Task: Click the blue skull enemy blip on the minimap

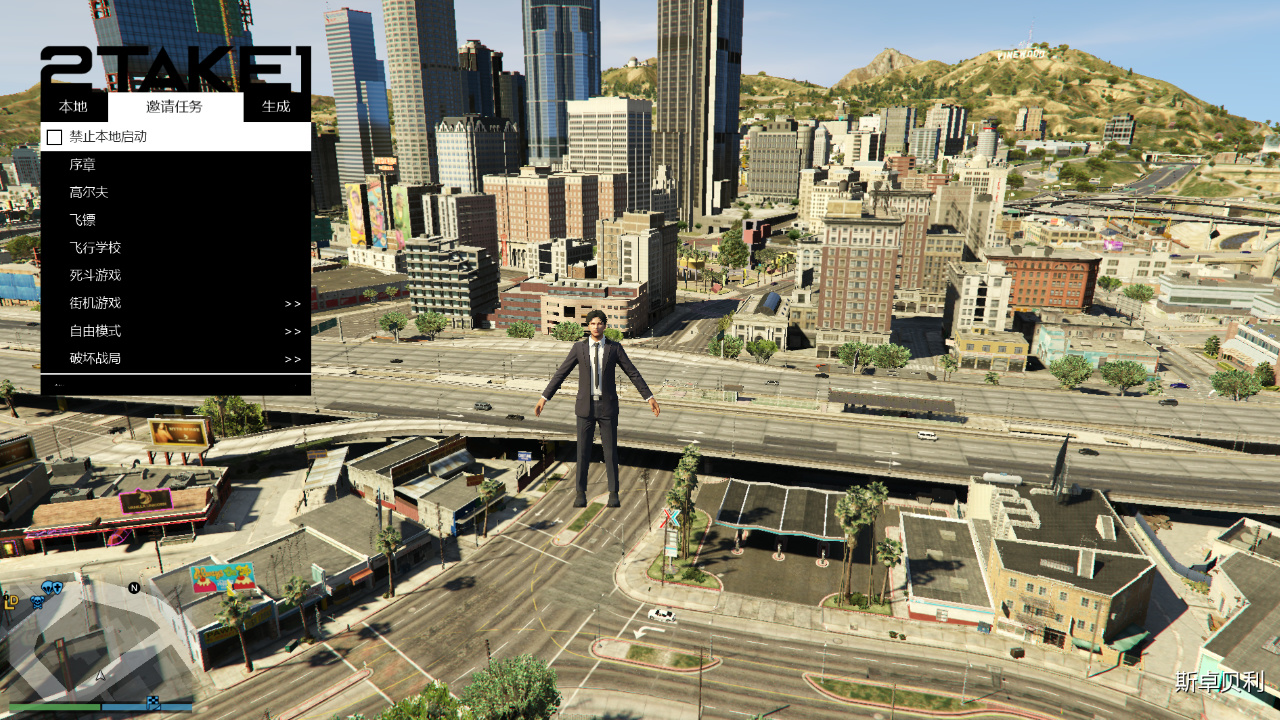Action: tap(37, 601)
